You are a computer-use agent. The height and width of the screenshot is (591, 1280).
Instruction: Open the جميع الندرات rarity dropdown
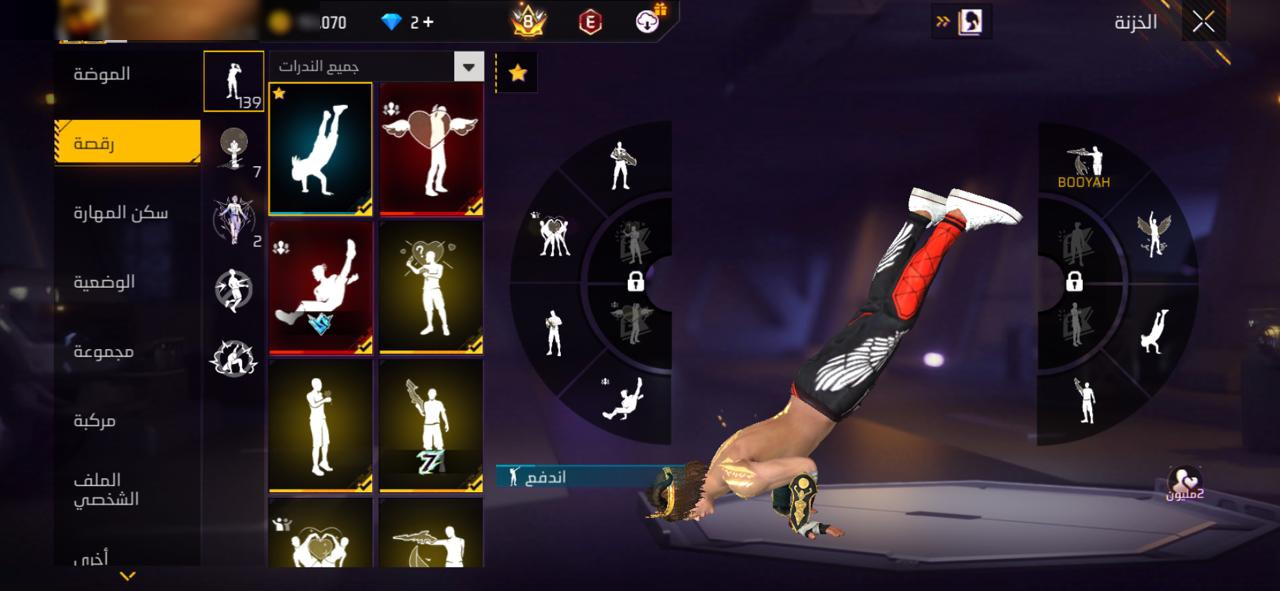coord(376,67)
